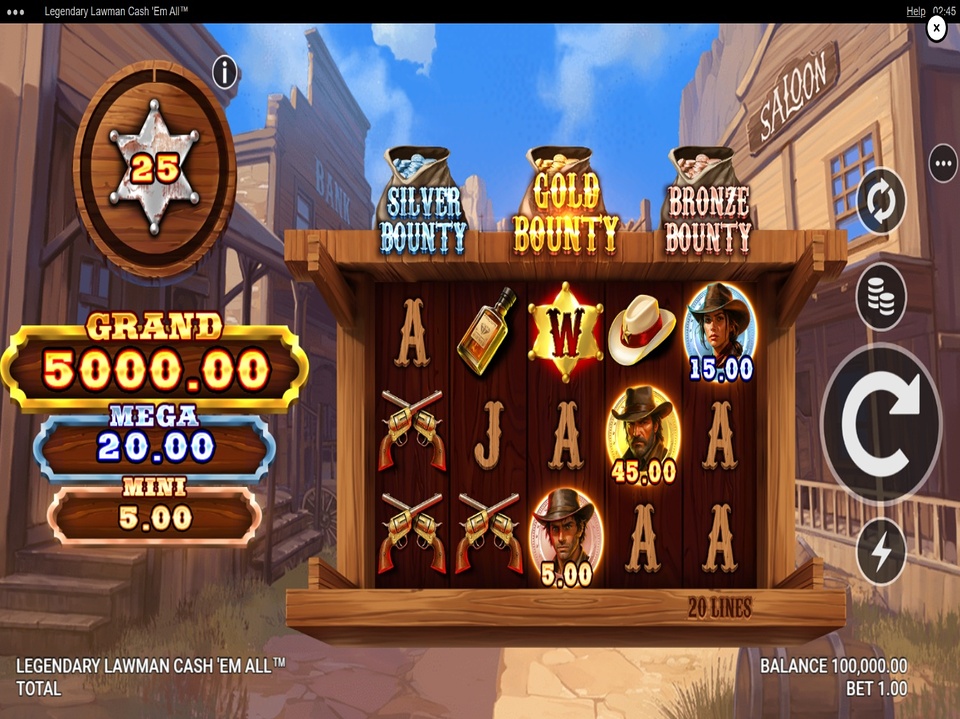The height and width of the screenshot is (719, 960).
Task: Open the Help link
Action: tap(915, 11)
